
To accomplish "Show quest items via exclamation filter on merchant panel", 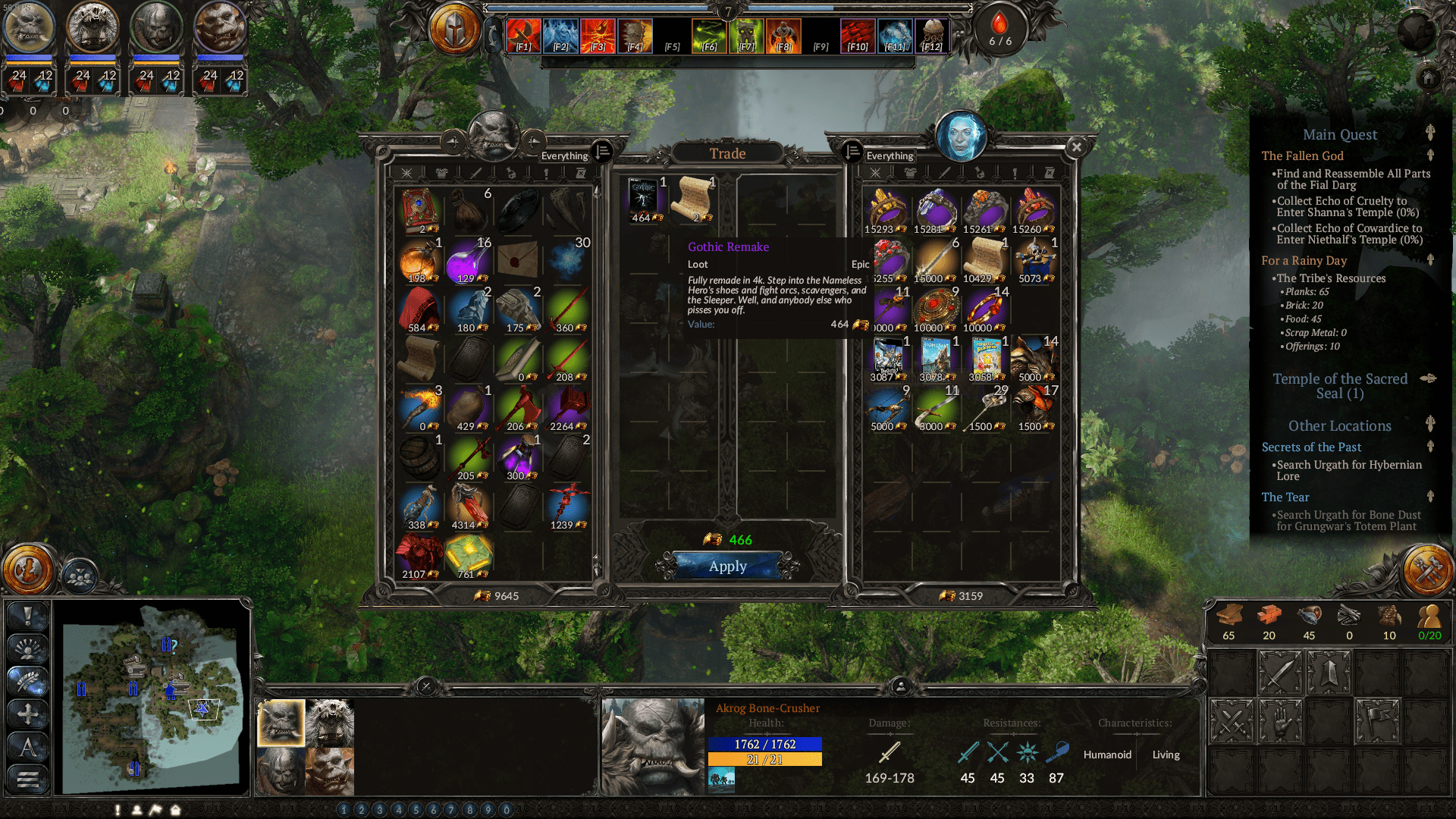I will point(1014,174).
